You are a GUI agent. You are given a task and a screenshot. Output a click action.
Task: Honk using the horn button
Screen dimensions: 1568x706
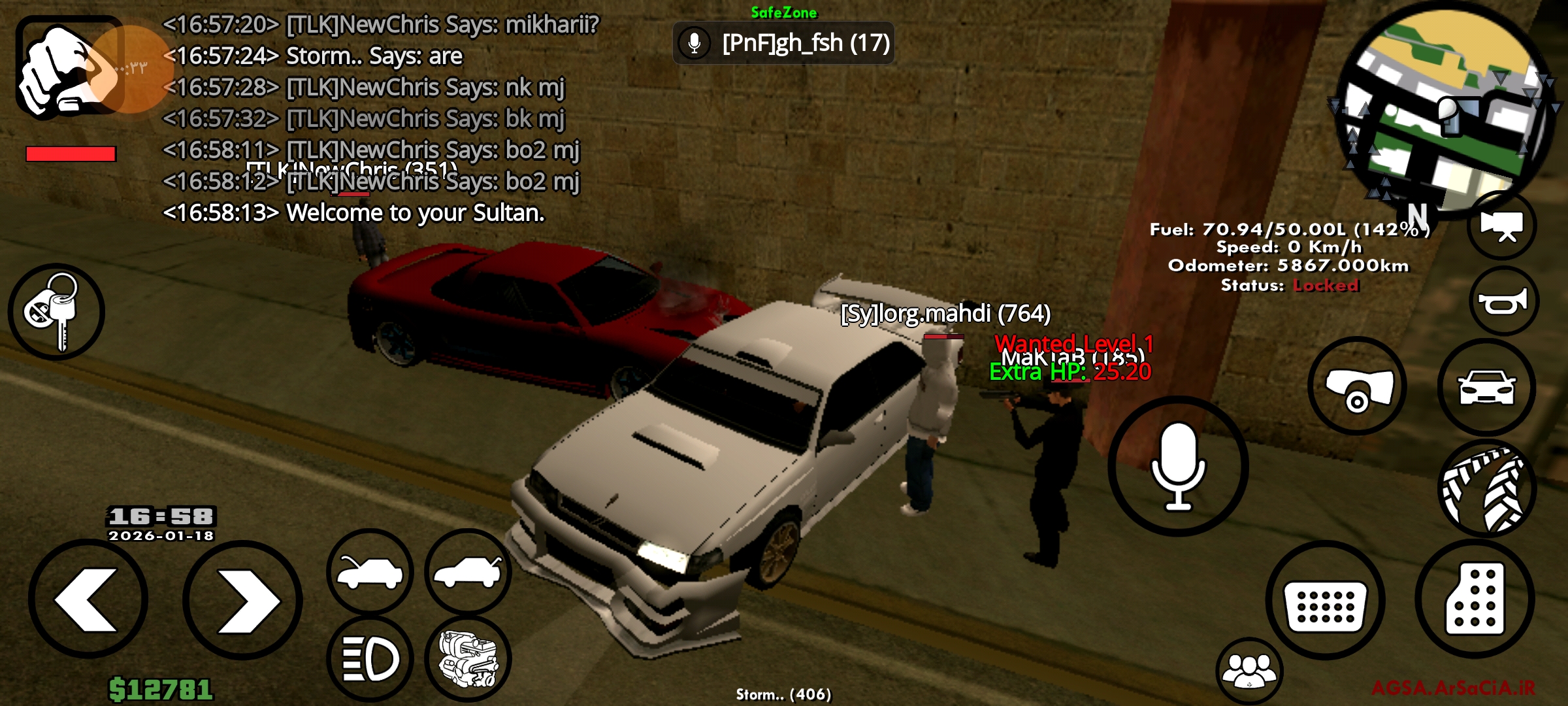(1504, 301)
